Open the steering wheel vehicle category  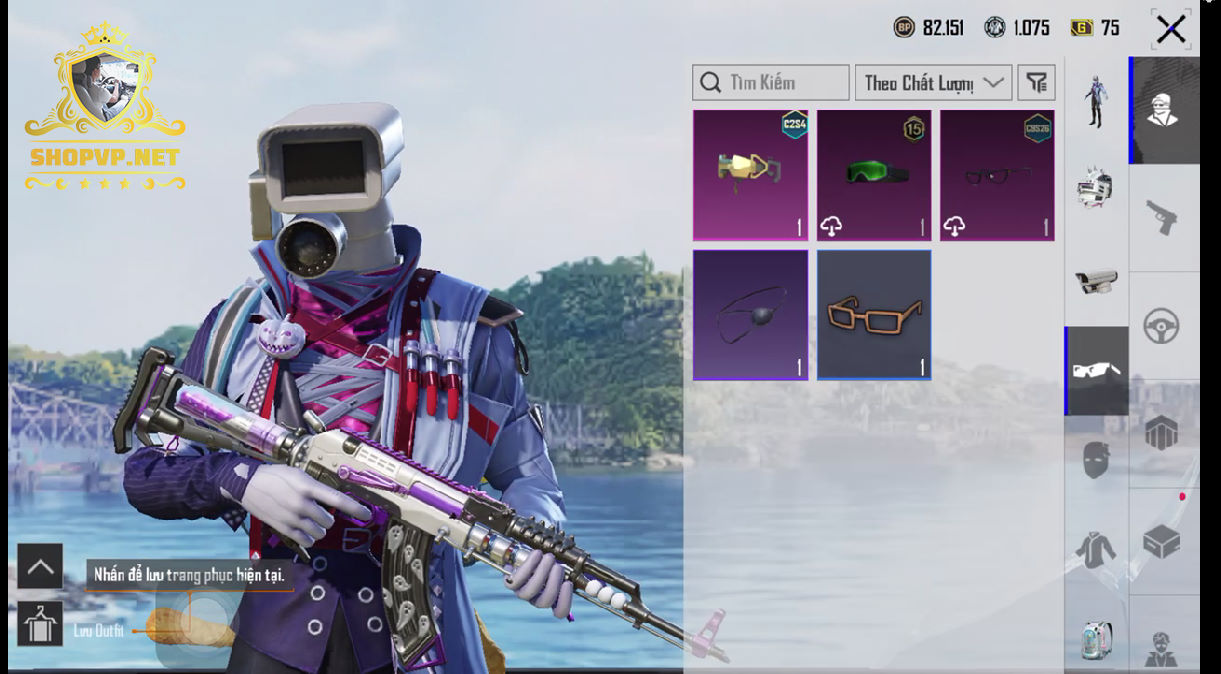click(1162, 326)
